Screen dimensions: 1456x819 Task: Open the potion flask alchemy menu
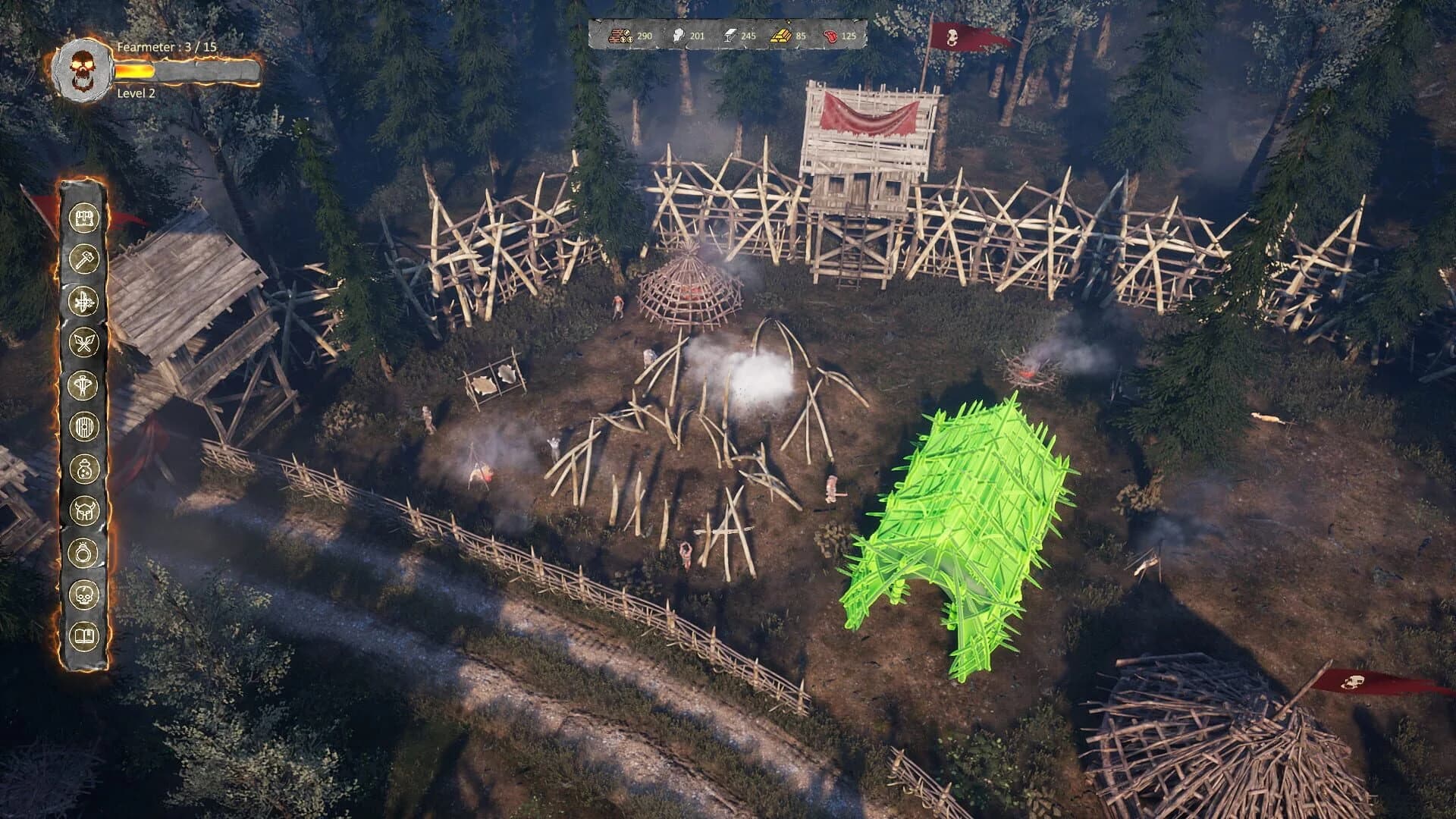83,468
